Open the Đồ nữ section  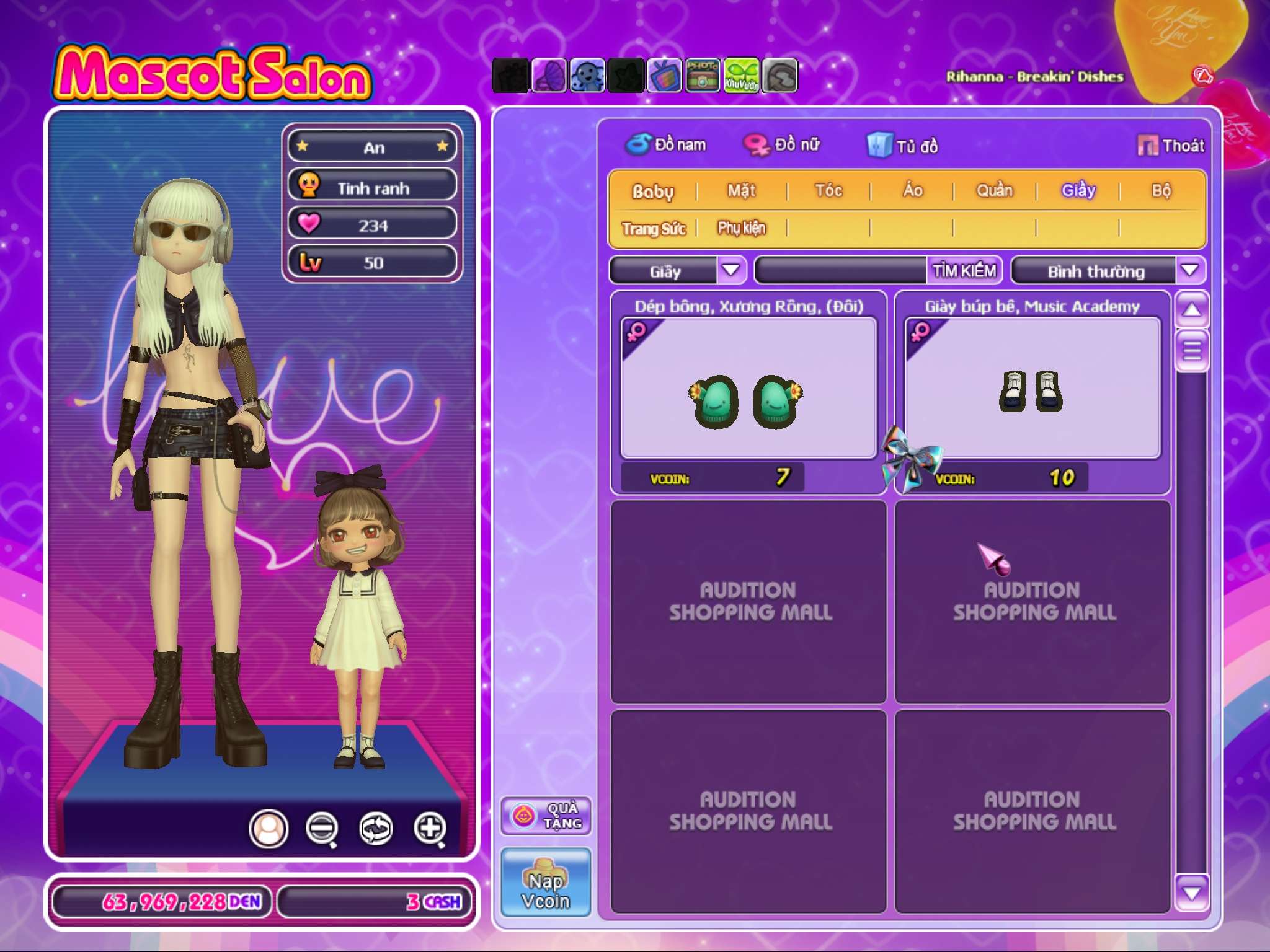(783, 144)
